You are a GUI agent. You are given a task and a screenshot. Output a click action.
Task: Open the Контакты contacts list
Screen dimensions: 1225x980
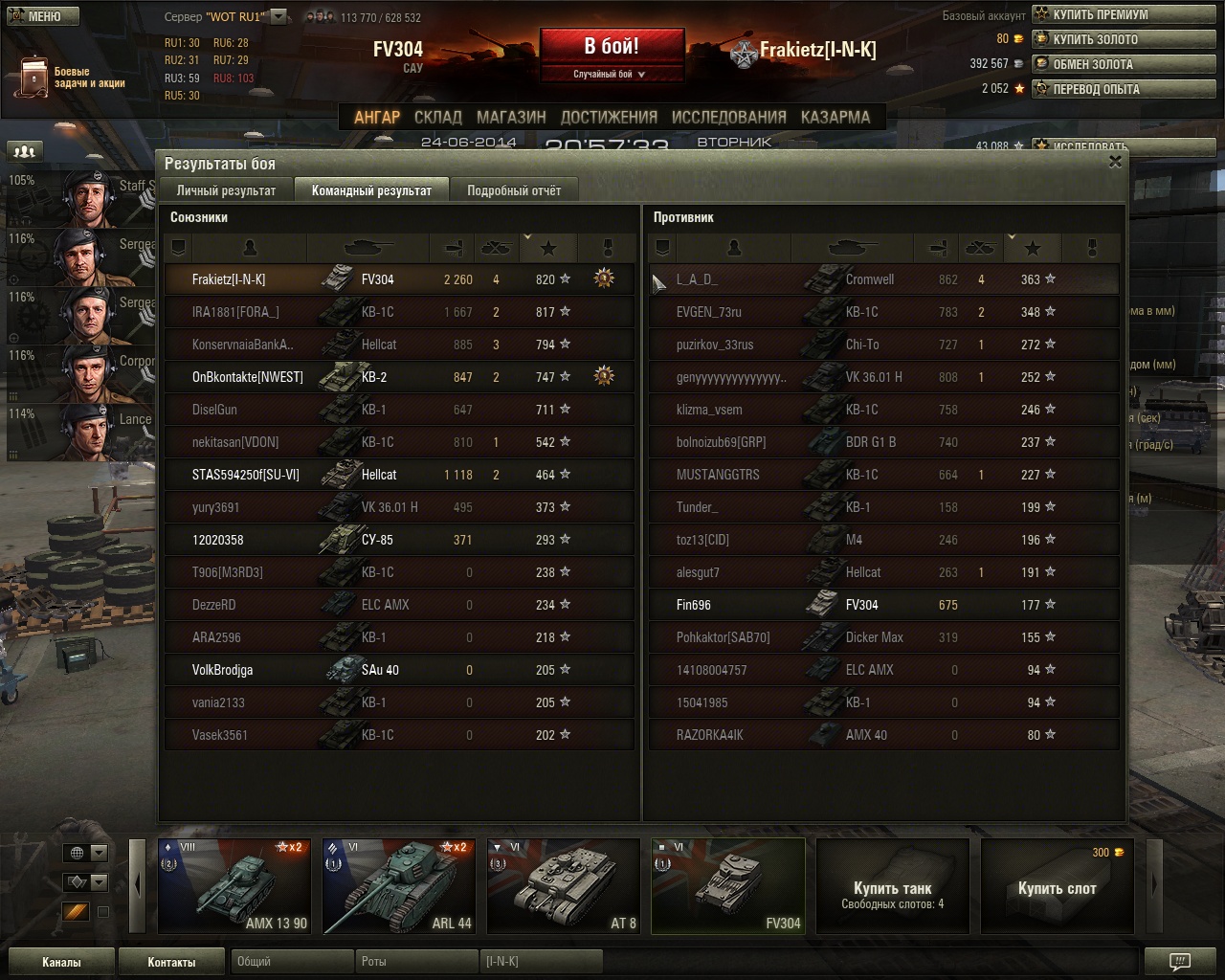pyautogui.click(x=171, y=962)
